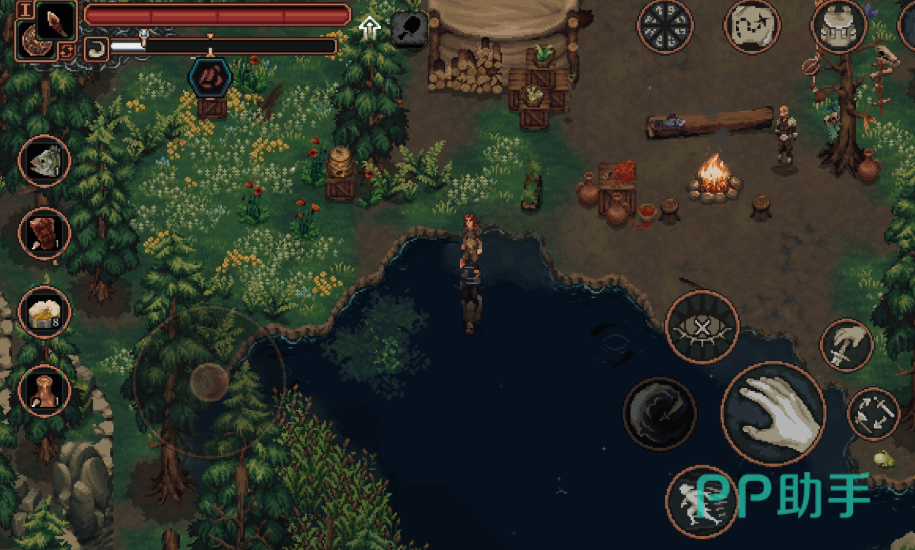Use the dark swirling dodge ability
Viewport: 915px width, 550px height.
(659, 413)
